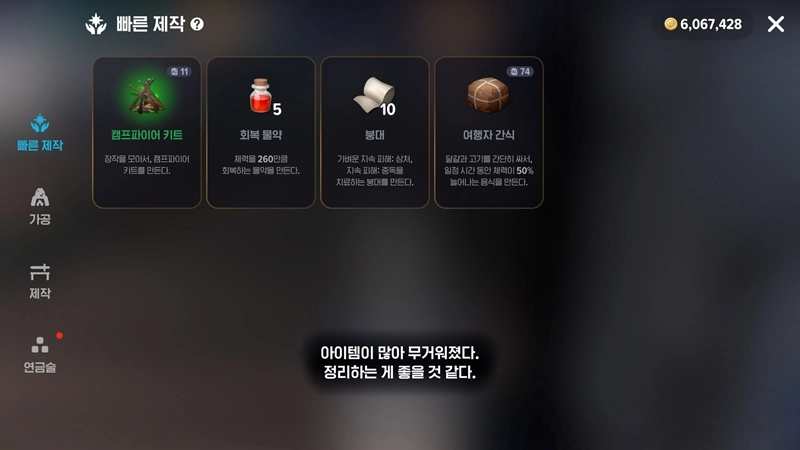The image size is (800, 450).
Task: Choose the 회복 물약 recipe card
Action: [x=261, y=132]
